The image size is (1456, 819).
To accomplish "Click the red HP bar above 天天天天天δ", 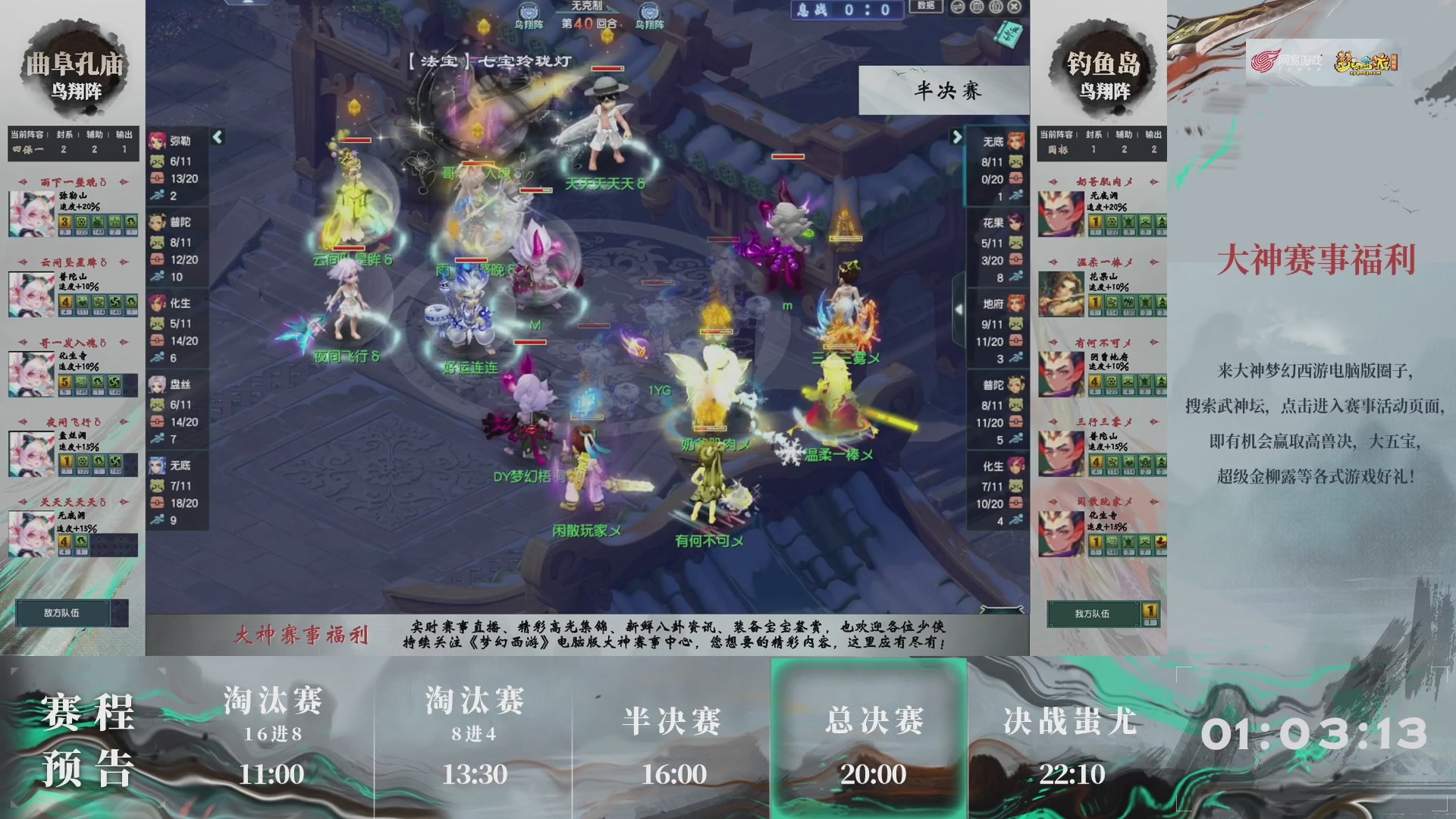I will coord(607,70).
